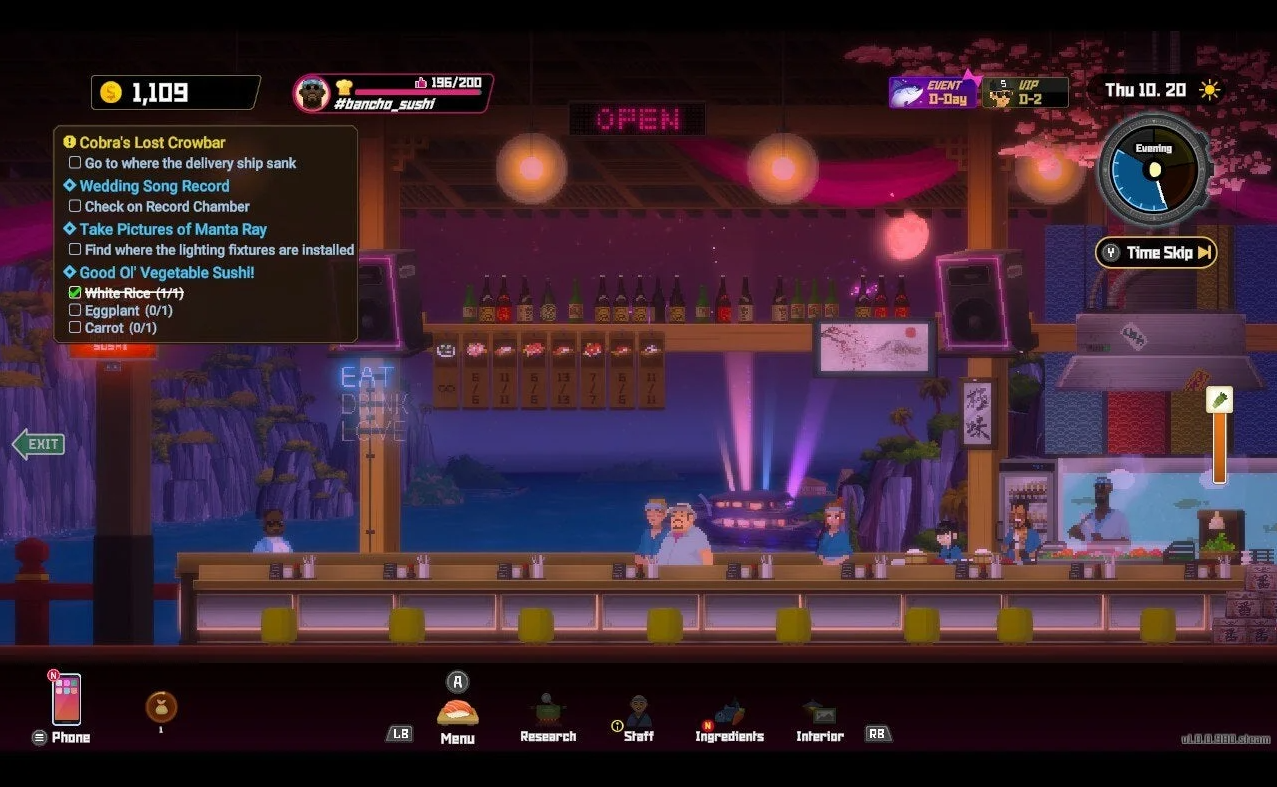Open the Staff tab

639,717
